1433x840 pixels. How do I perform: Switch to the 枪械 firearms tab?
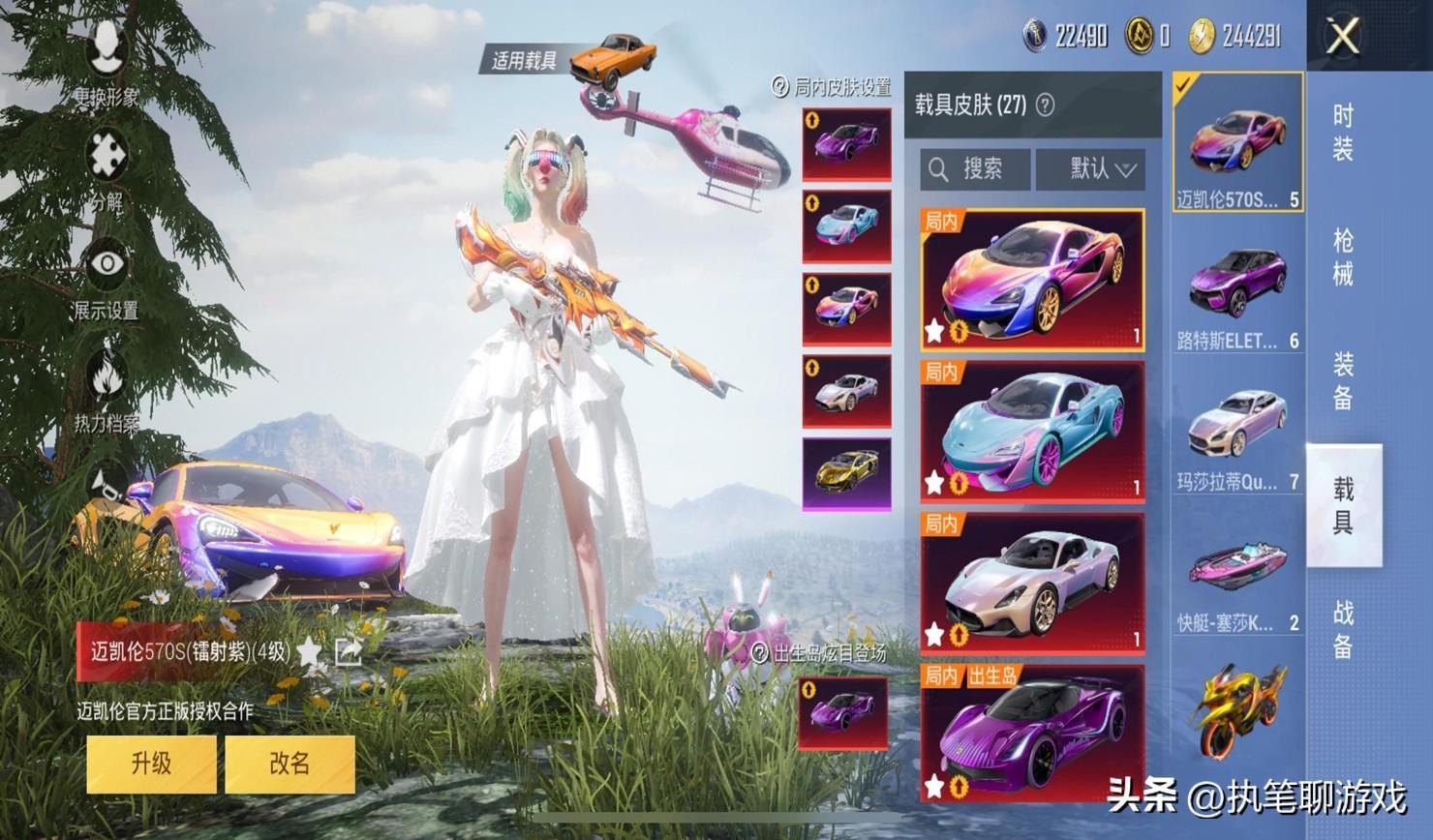pyautogui.click(x=1343, y=256)
